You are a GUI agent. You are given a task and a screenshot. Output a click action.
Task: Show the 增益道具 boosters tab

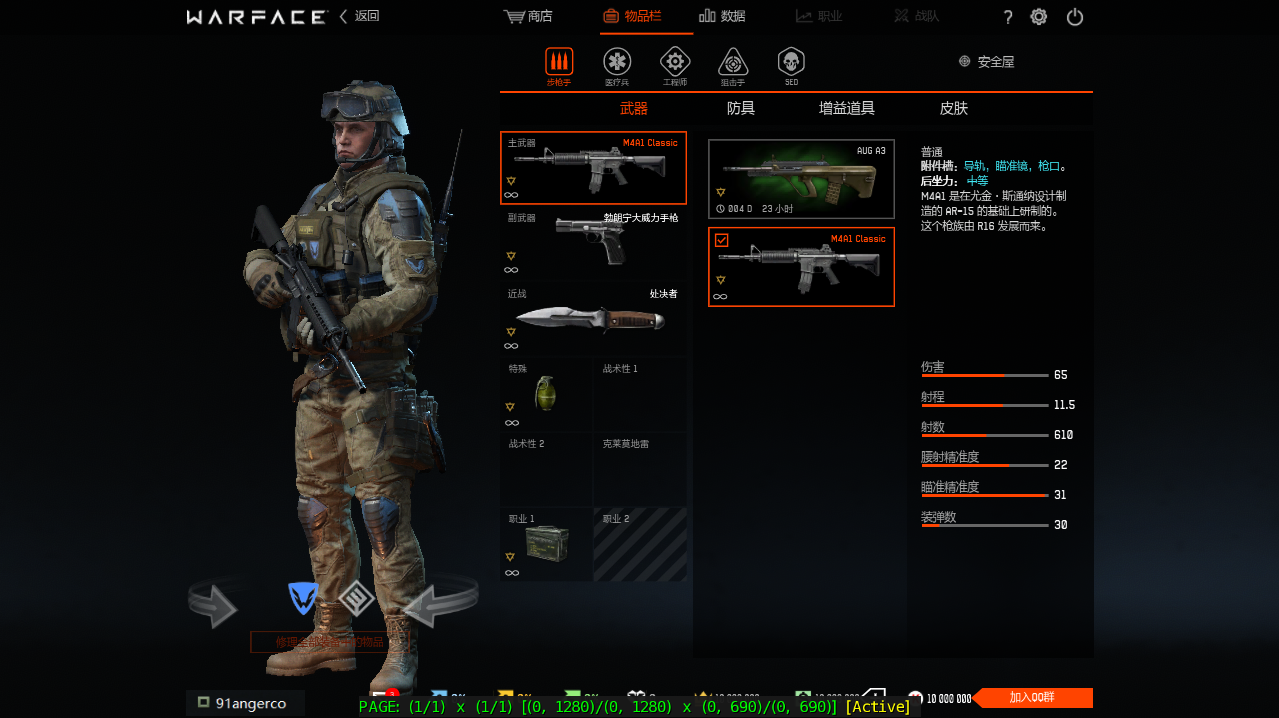pyautogui.click(x=846, y=108)
